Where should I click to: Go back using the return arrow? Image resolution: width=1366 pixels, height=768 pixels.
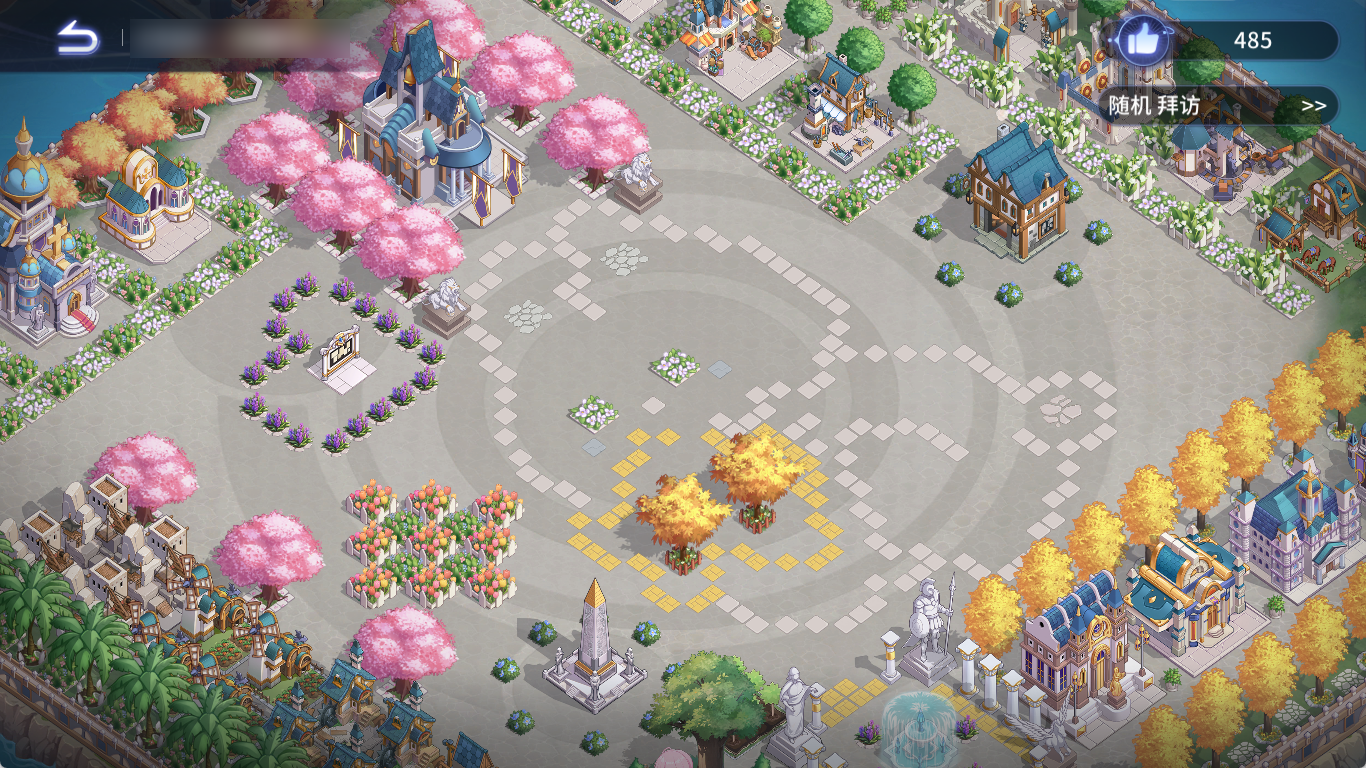78,39
